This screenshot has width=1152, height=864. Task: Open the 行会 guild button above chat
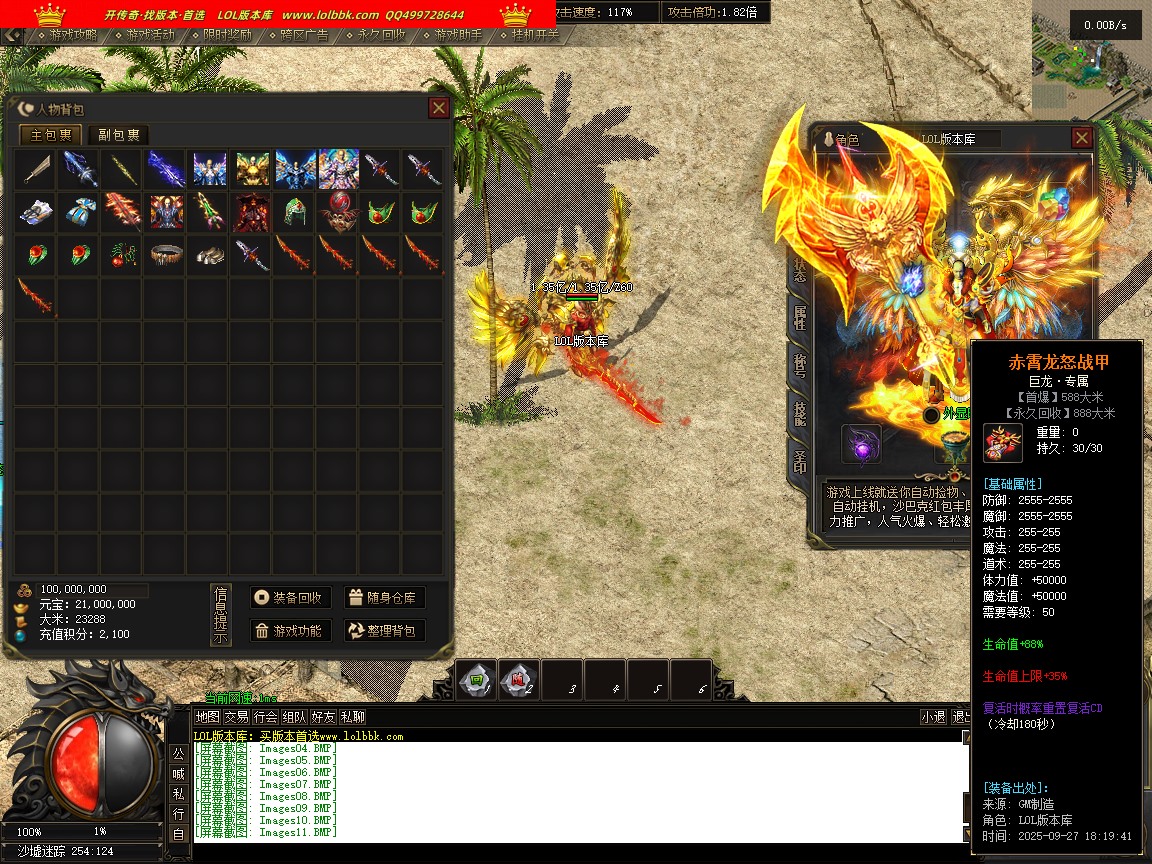pyautogui.click(x=265, y=717)
